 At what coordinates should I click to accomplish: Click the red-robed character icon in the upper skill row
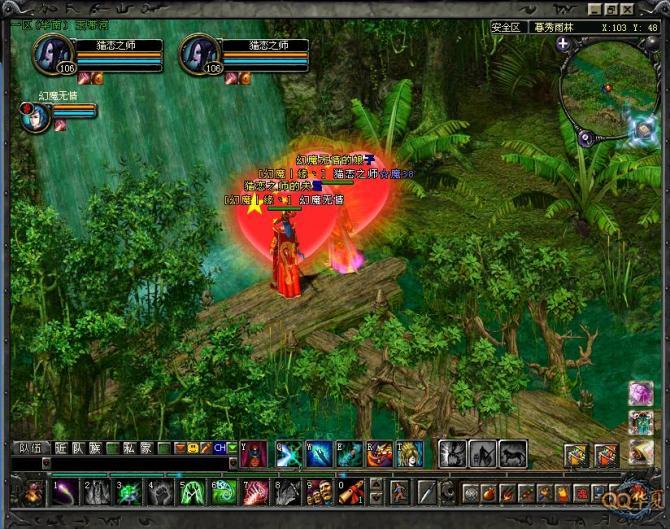(254, 455)
